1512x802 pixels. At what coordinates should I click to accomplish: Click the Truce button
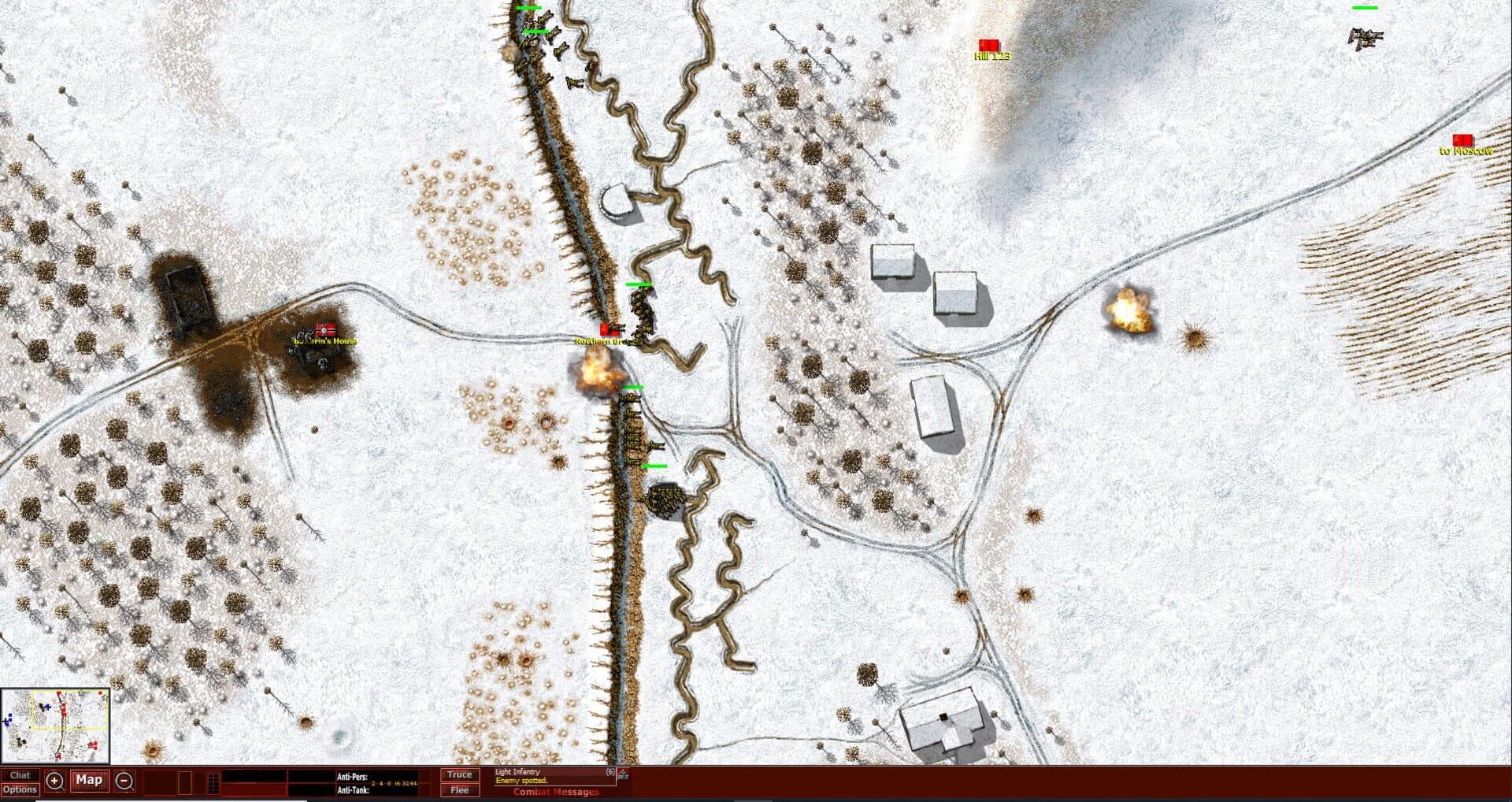[459, 774]
